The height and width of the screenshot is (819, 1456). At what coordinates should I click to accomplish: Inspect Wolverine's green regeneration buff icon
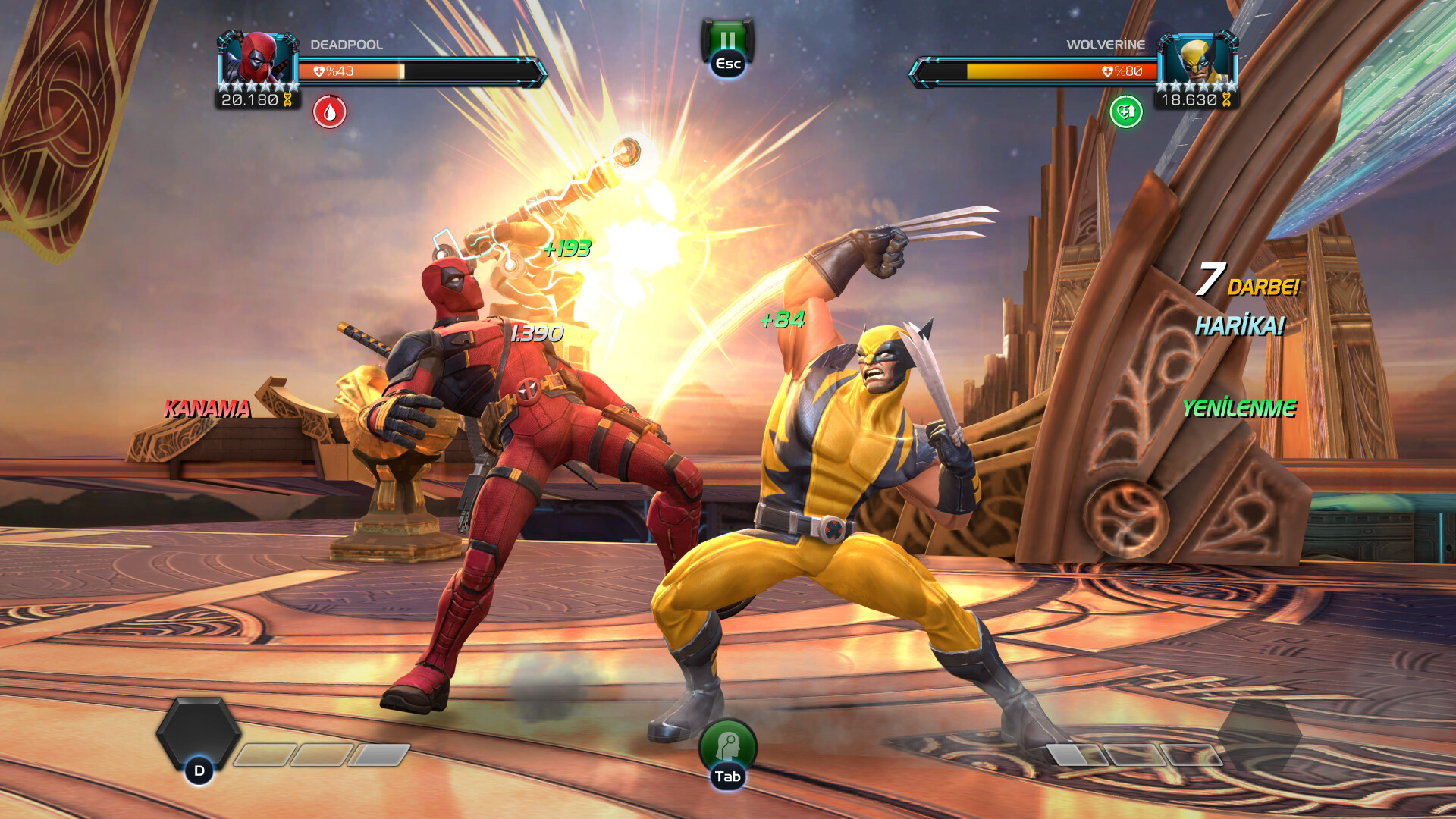[x=1126, y=112]
